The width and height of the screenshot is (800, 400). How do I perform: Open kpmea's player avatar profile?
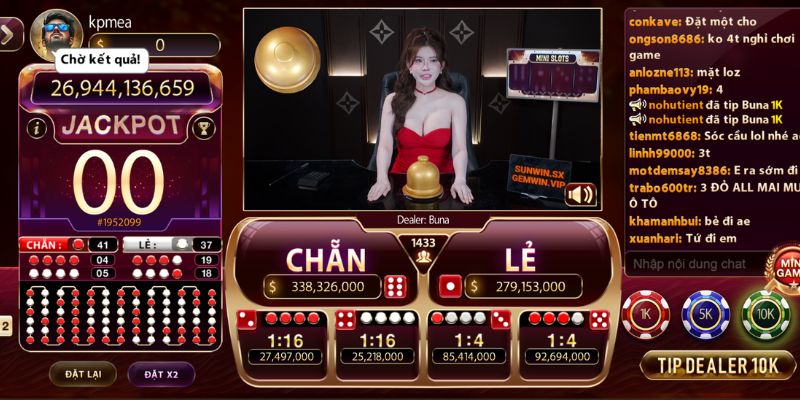55,35
